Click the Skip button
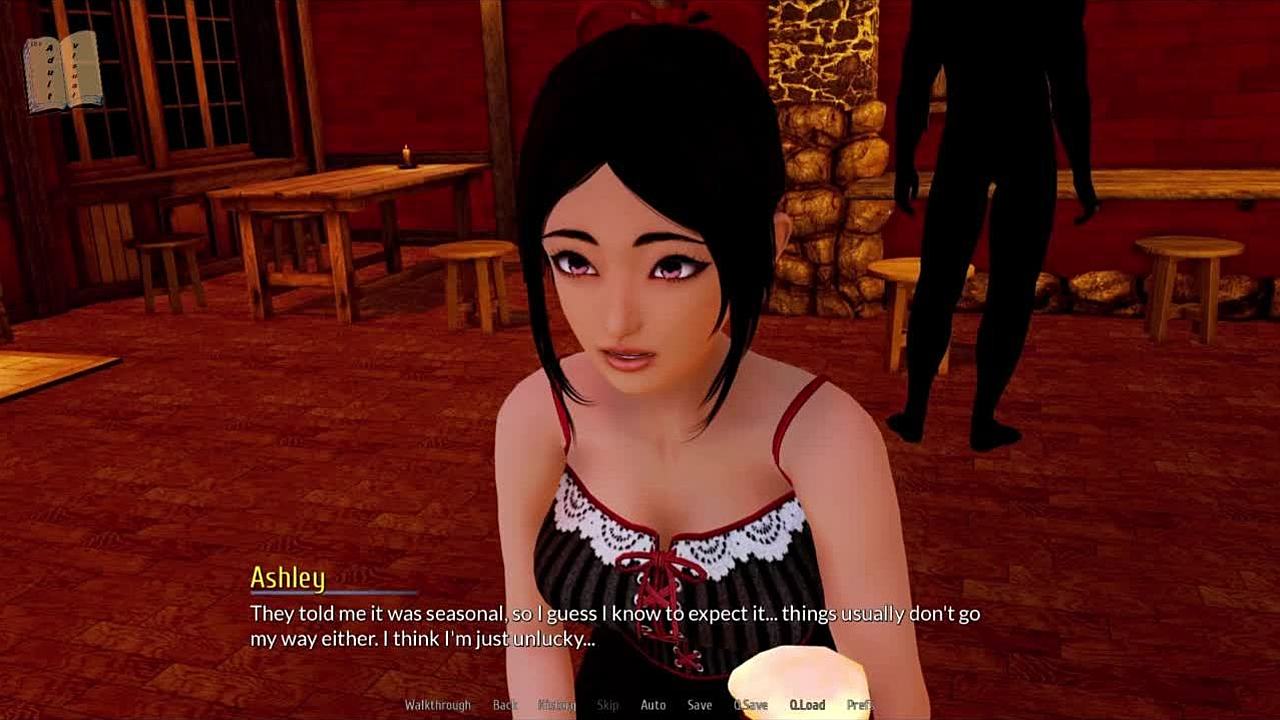The height and width of the screenshot is (720, 1280). click(608, 705)
